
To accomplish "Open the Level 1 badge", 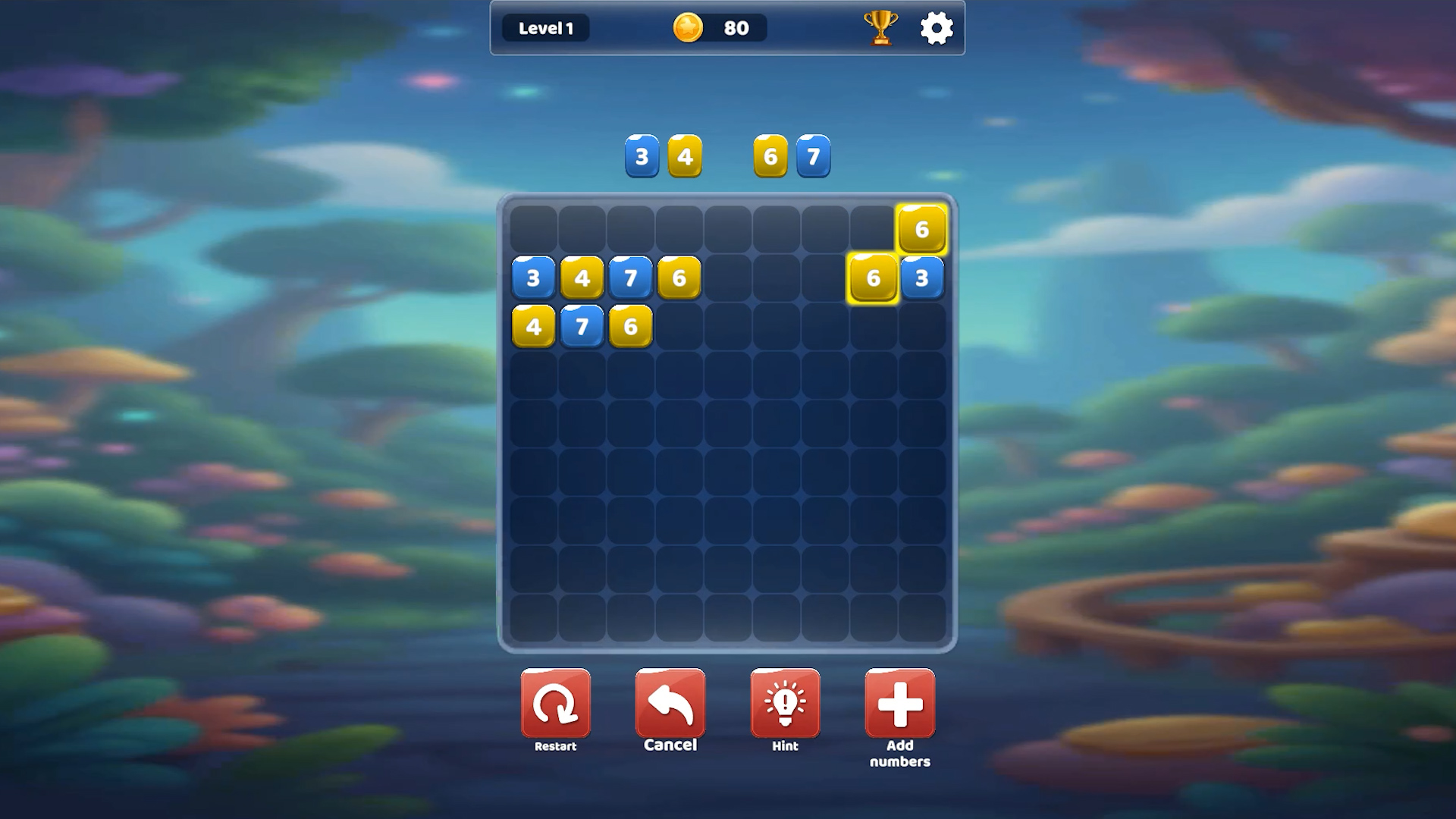I will (x=545, y=27).
